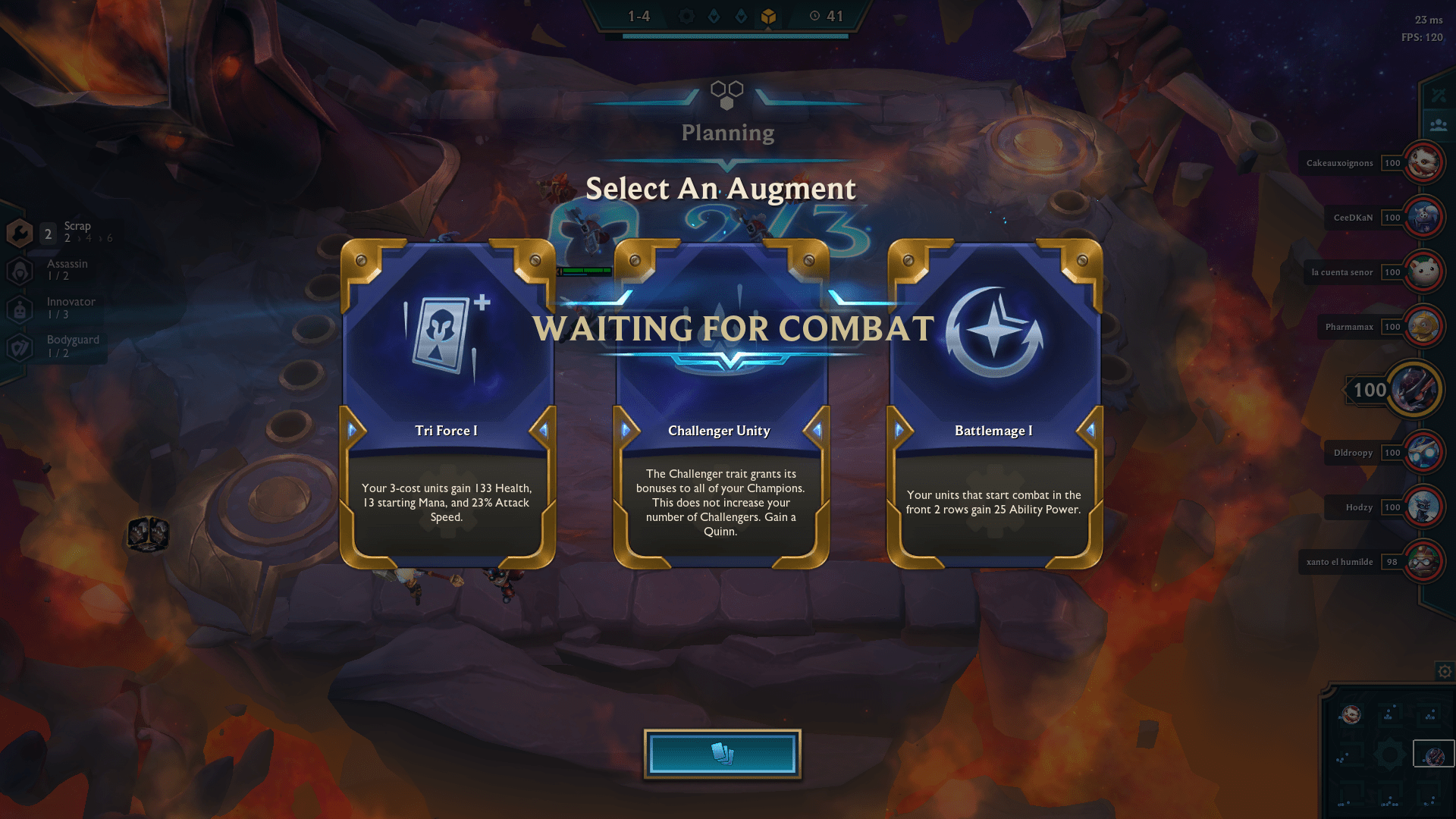This screenshot has height=819, width=1456.
Task: Click the Scrap trait wrench icon
Action: 18,233
